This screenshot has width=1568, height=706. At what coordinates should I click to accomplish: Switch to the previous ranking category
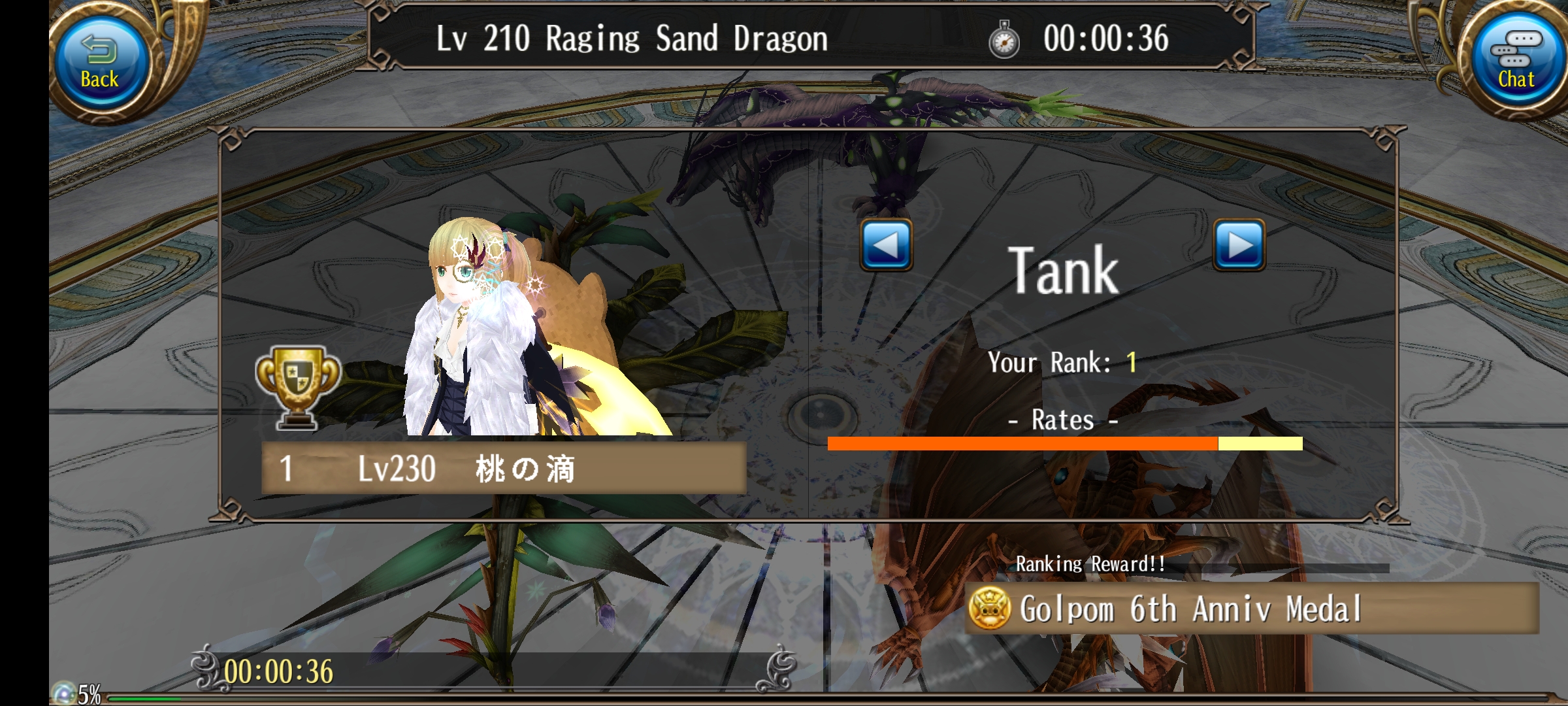pos(886,245)
